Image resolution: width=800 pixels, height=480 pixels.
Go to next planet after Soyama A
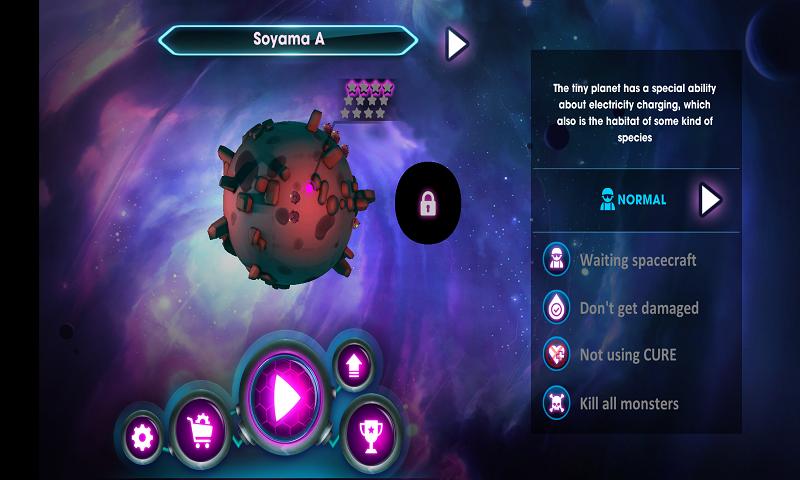[456, 43]
